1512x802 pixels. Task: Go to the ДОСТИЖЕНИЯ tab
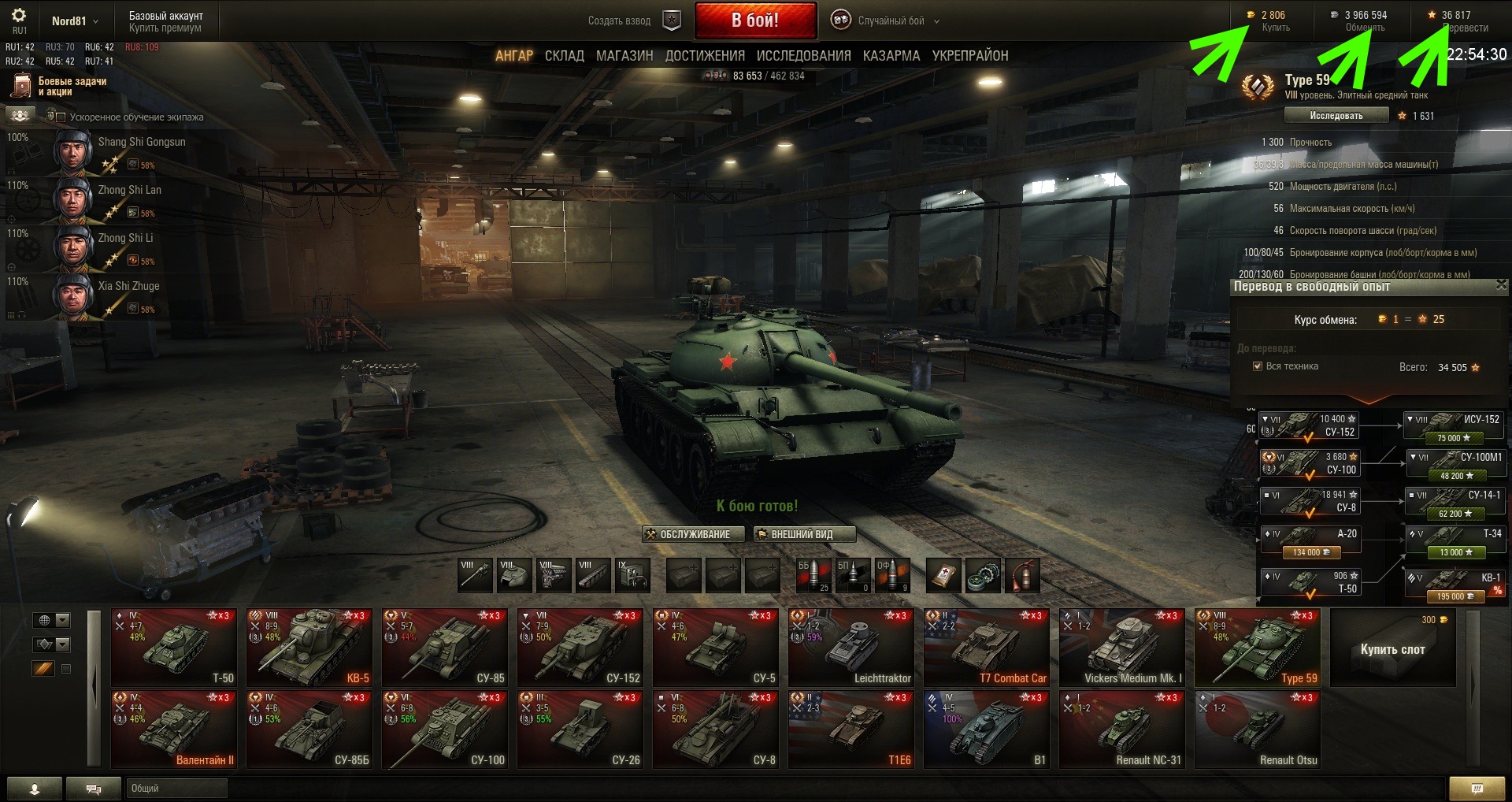click(705, 56)
